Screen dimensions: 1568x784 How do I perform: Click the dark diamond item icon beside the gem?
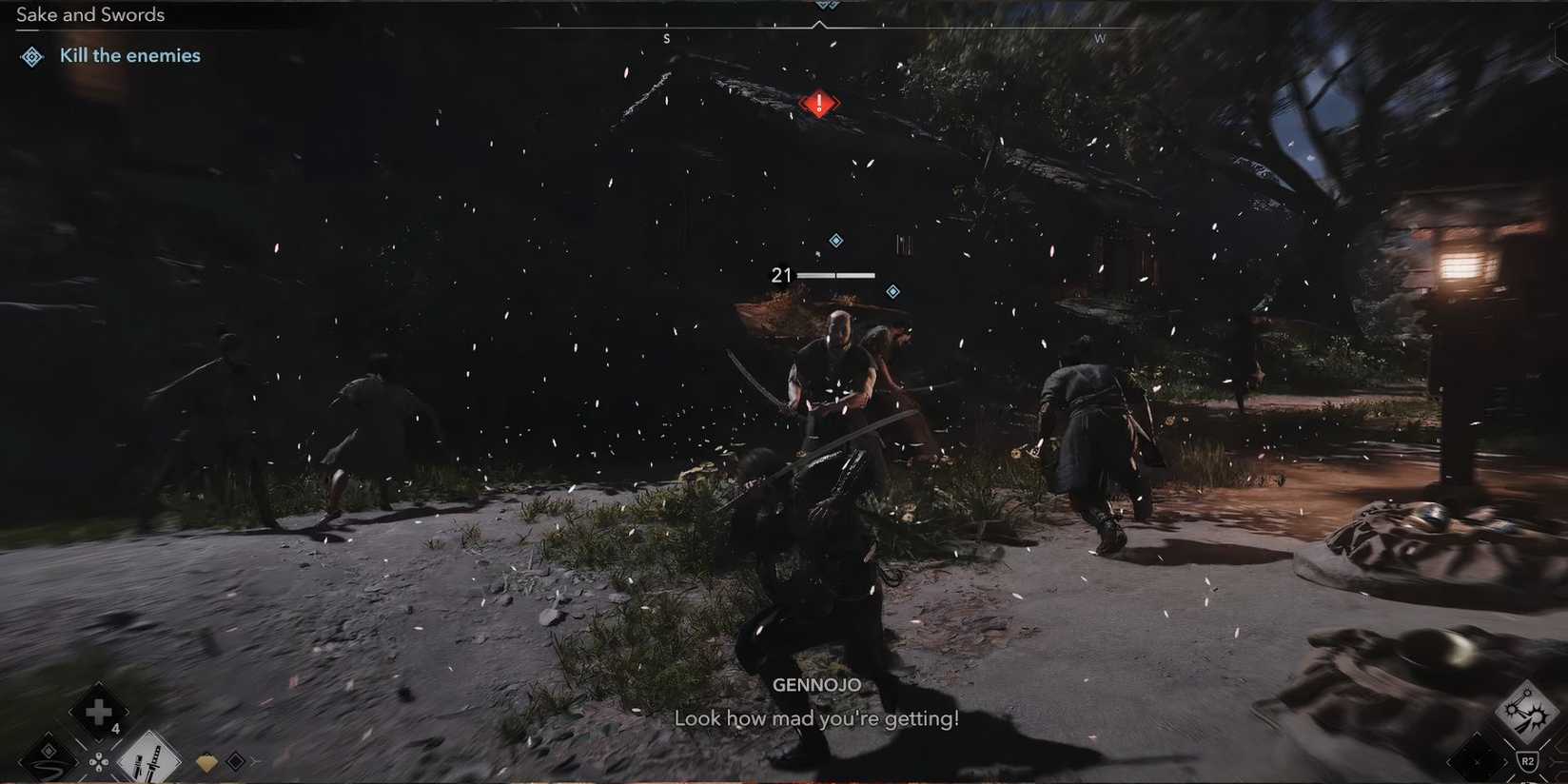(237, 760)
